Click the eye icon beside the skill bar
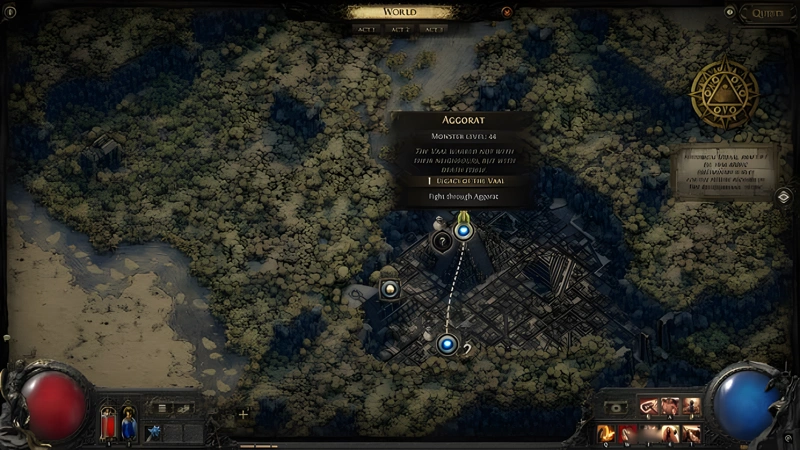Image resolution: width=800 pixels, height=450 pixels. (x=616, y=408)
